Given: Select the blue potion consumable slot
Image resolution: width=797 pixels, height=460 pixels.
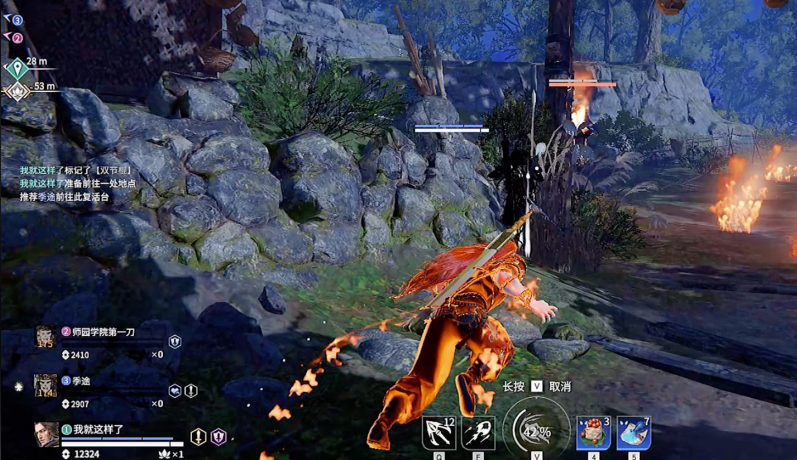Looking at the screenshot, I should [x=634, y=432].
